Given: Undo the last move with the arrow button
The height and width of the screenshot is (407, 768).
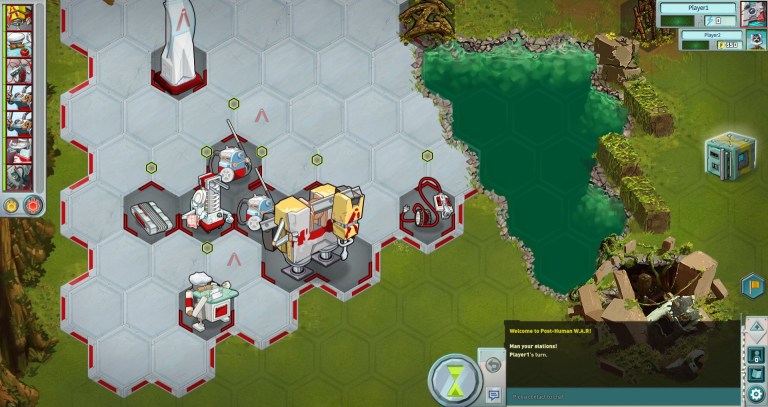Looking at the screenshot, I should tap(492, 364).
